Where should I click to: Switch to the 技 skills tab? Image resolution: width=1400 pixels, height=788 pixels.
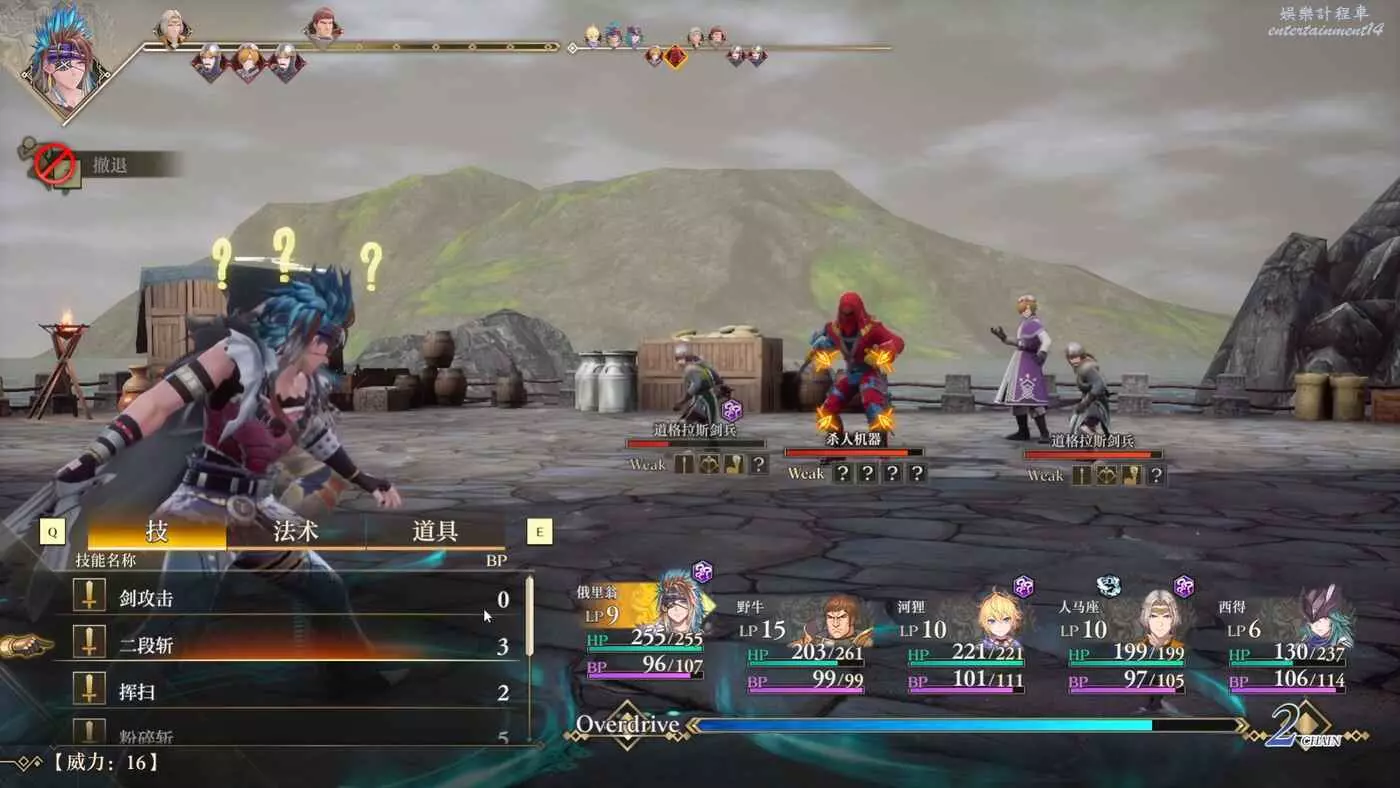pyautogui.click(x=157, y=532)
